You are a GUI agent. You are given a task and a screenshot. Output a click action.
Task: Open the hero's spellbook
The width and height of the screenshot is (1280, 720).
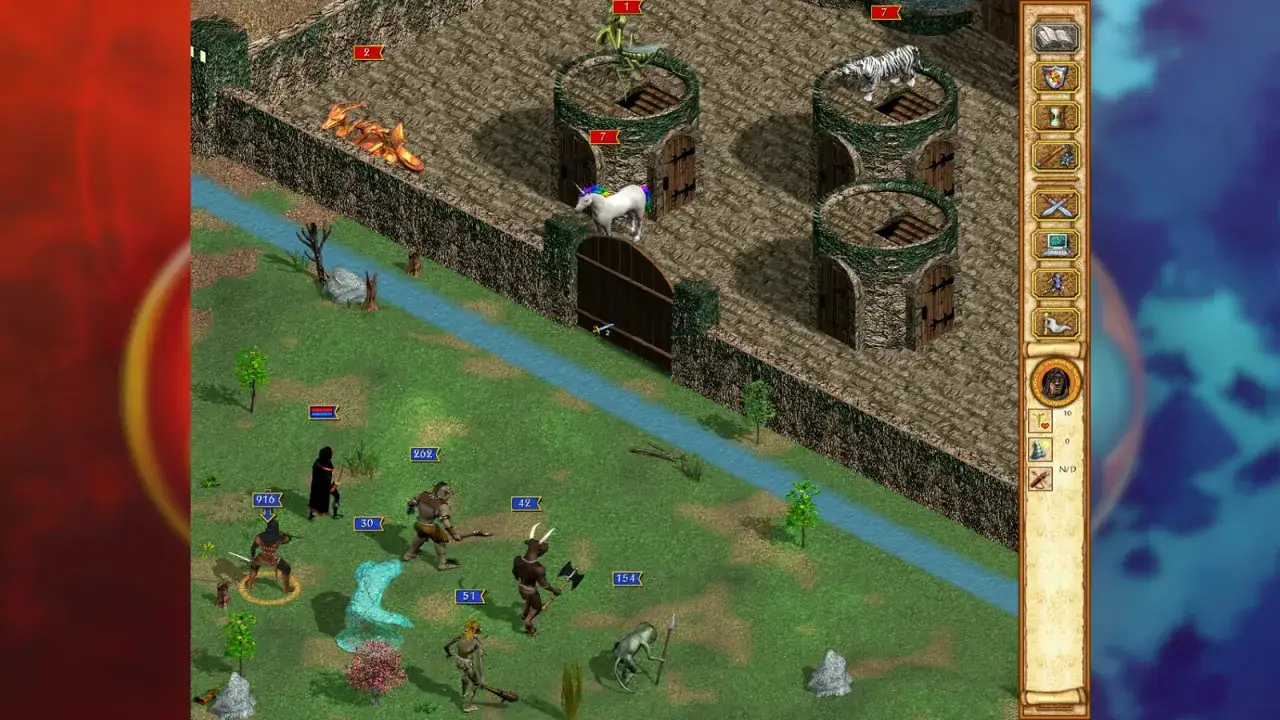1057,37
